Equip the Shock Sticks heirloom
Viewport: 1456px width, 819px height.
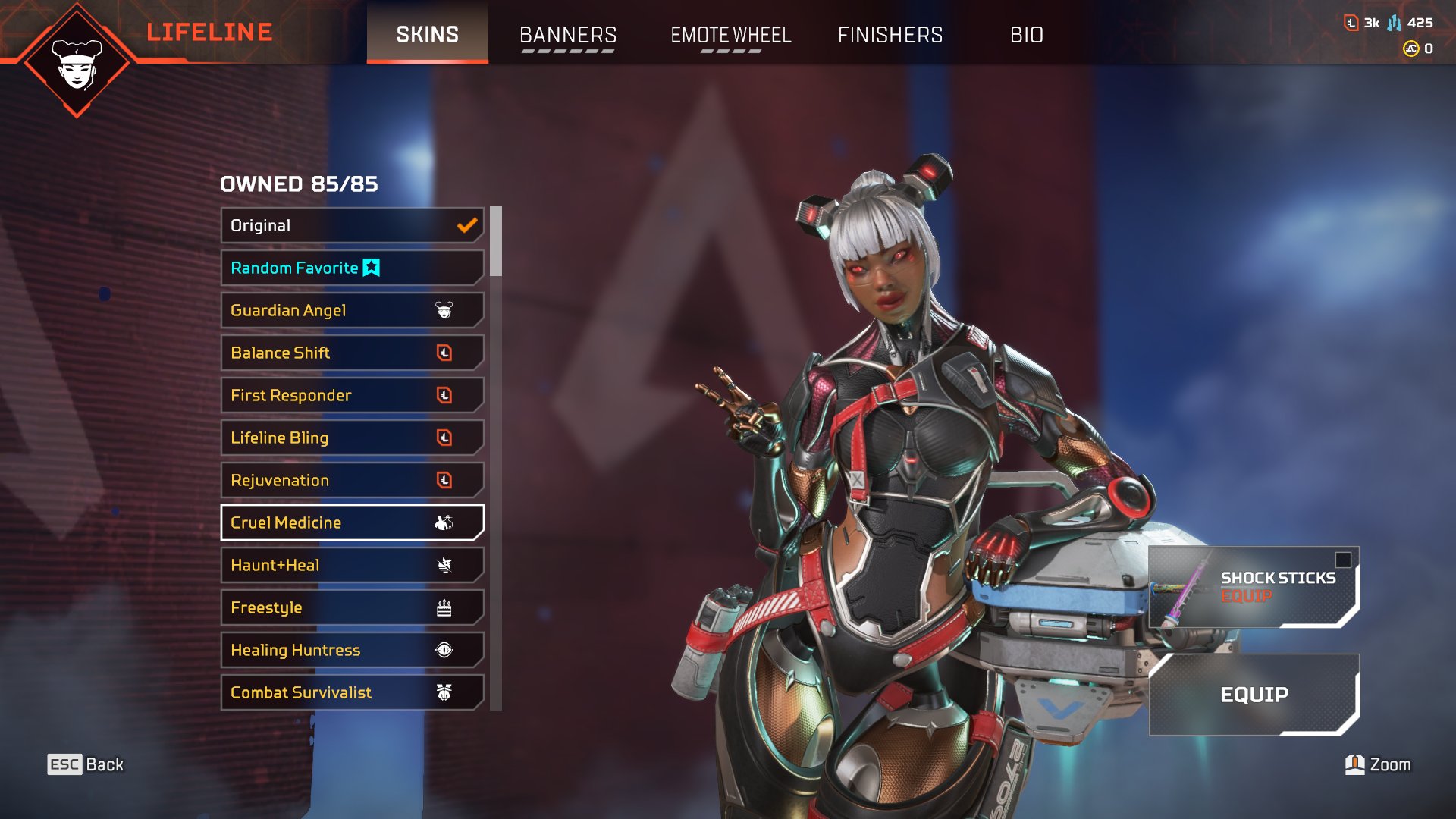(x=1253, y=587)
